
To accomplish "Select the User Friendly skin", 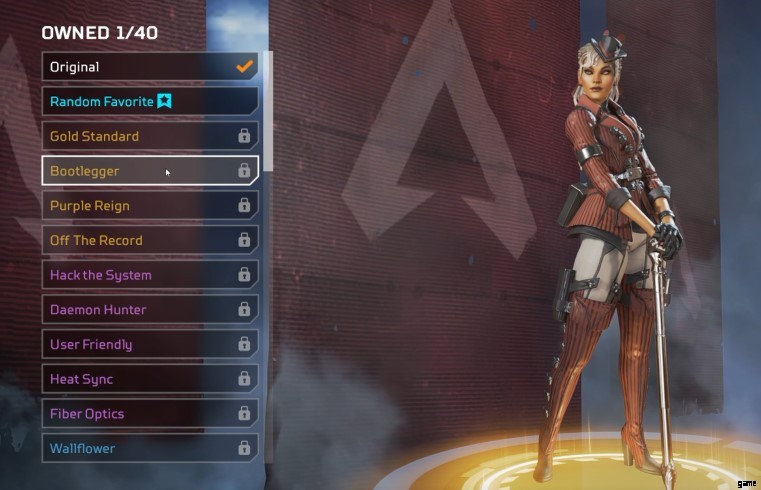I will pos(150,344).
